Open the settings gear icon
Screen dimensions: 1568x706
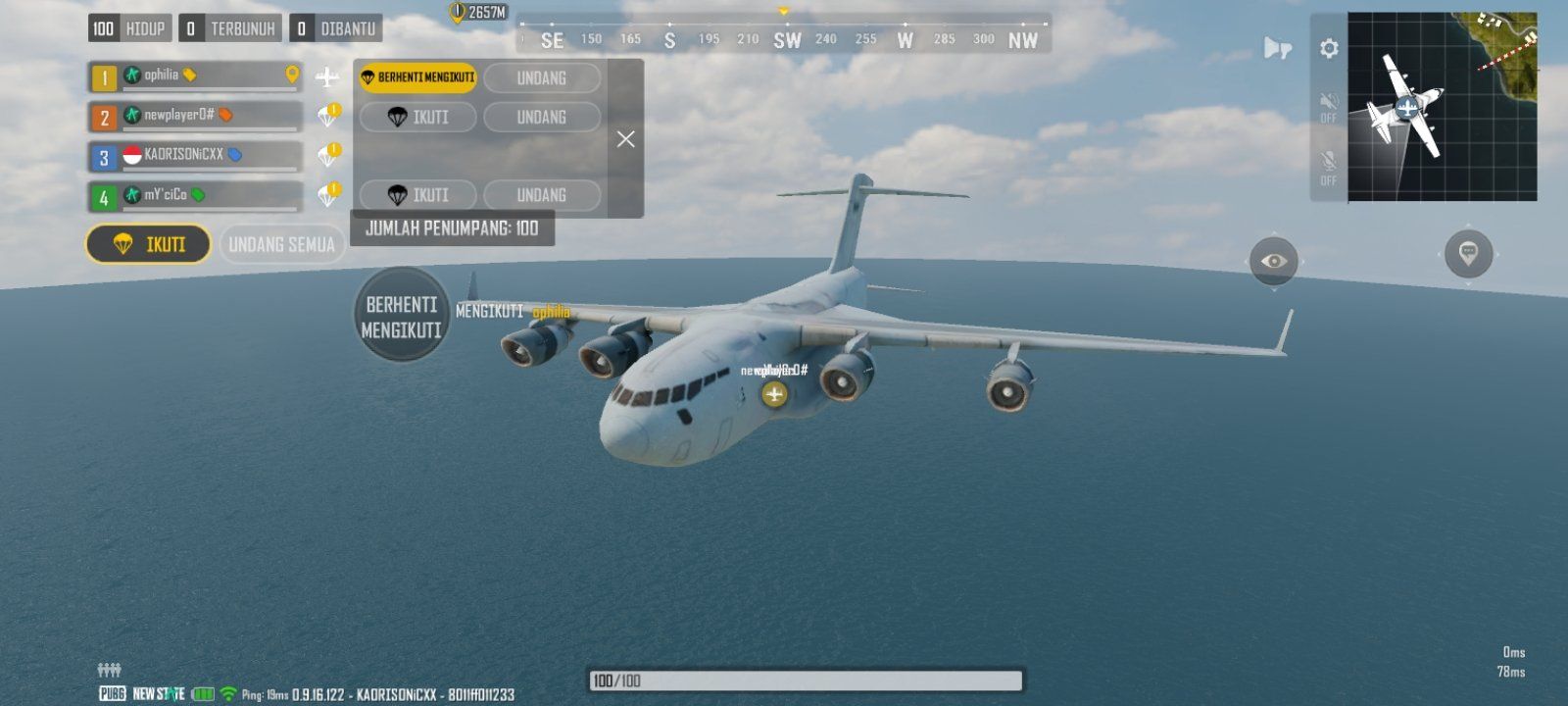(x=1329, y=48)
